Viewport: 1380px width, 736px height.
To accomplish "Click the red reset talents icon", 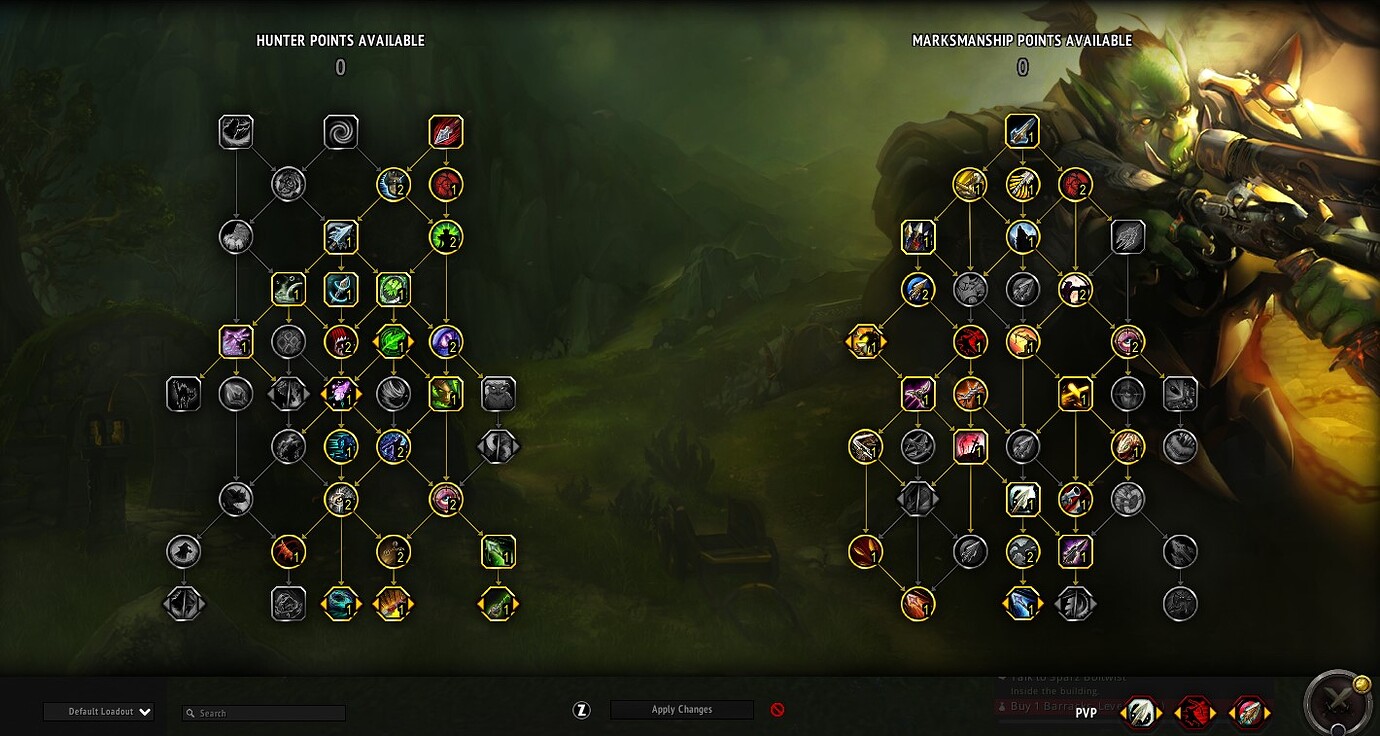I will click(x=777, y=710).
